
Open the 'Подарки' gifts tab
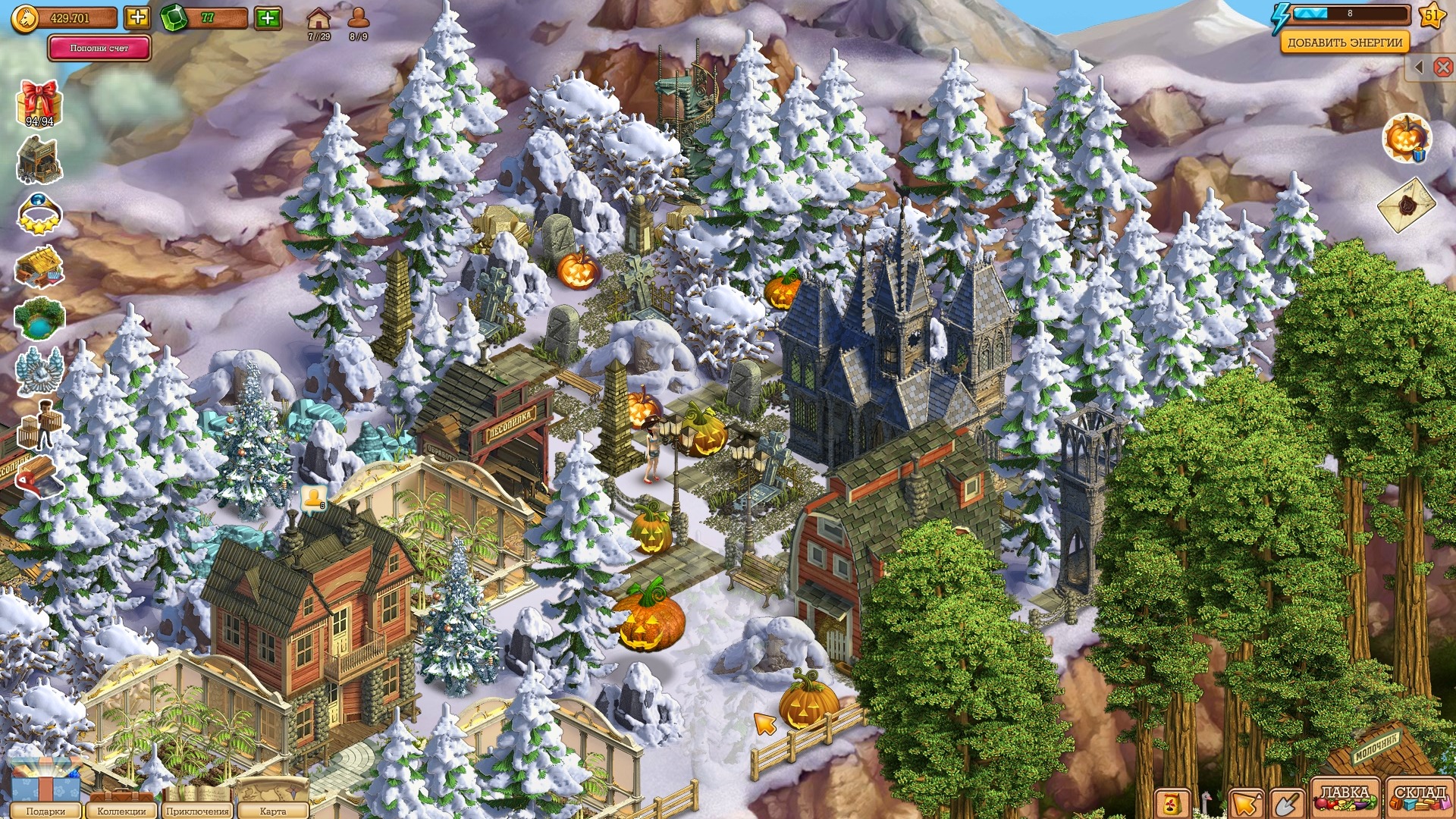point(45,810)
